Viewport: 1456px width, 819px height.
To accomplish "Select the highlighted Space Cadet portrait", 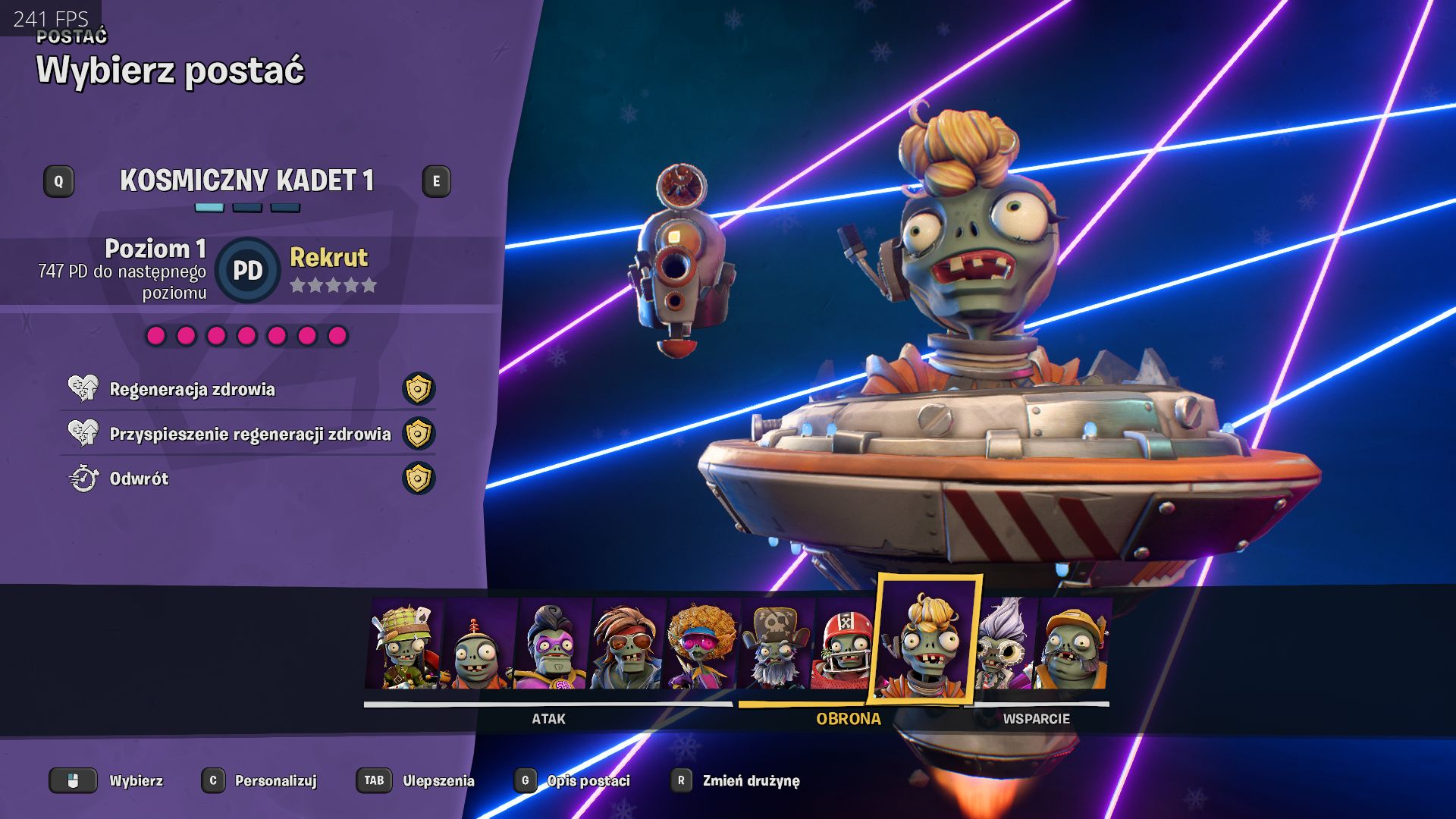I will 925,642.
